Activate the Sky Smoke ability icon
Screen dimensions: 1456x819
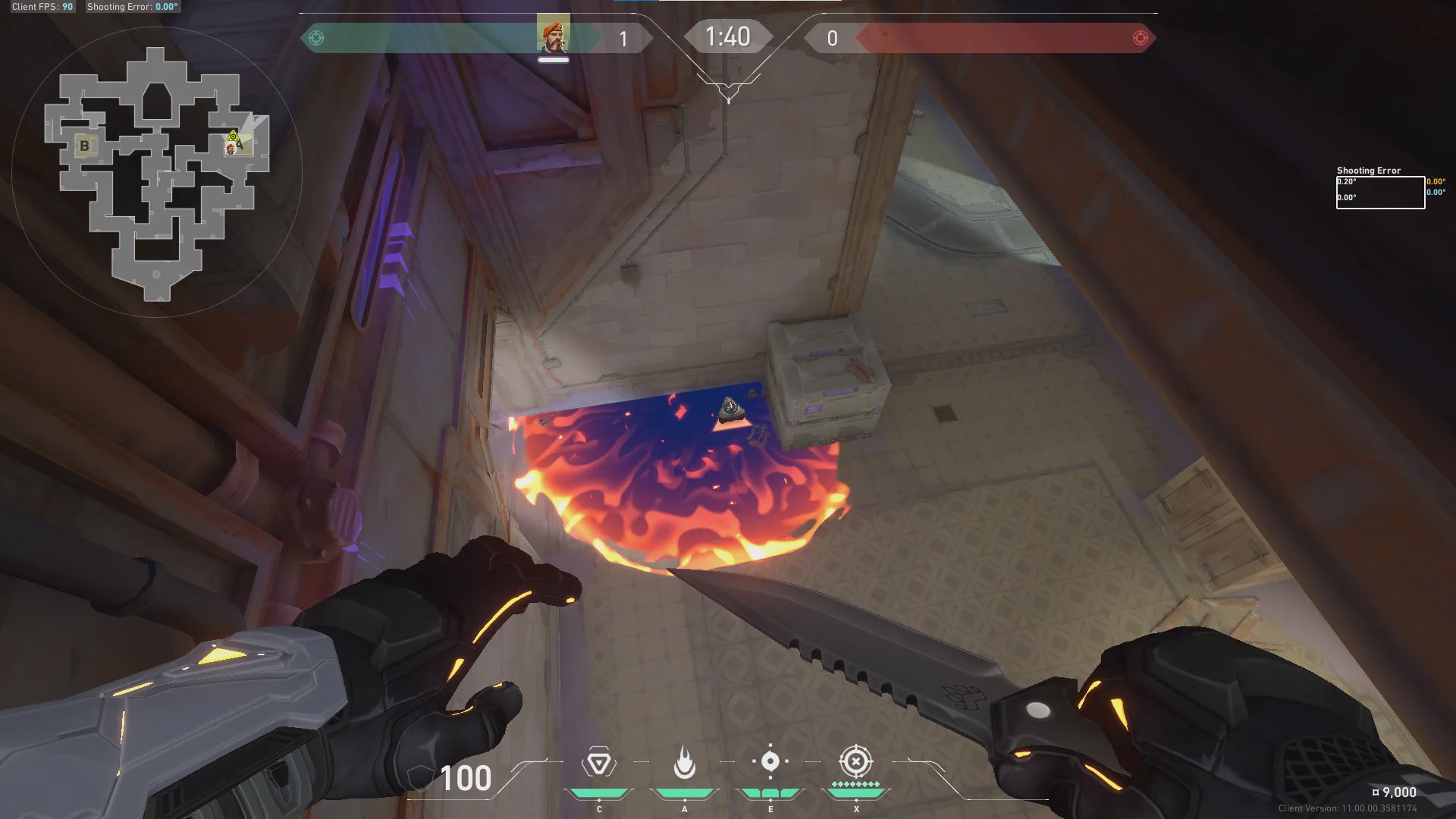[770, 761]
